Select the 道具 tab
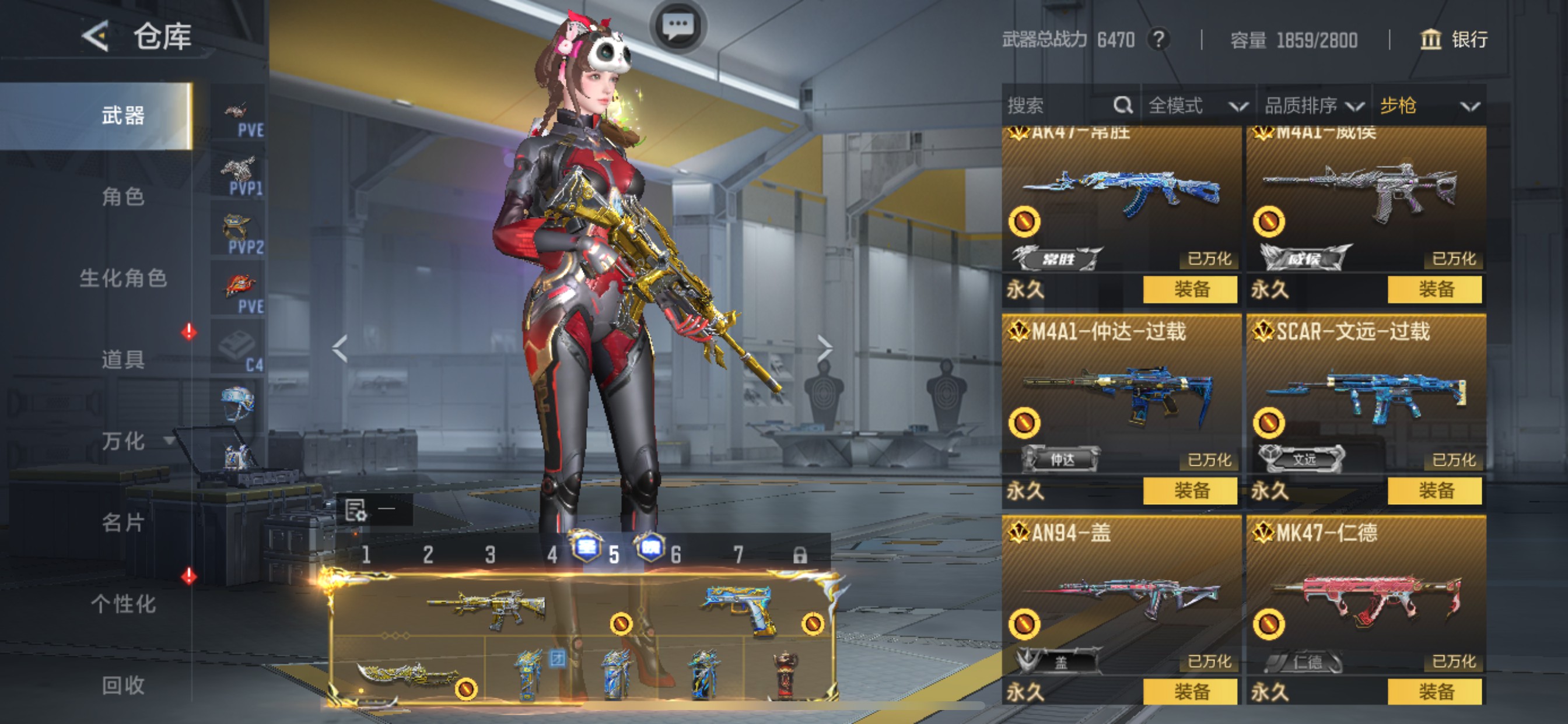 coord(123,360)
